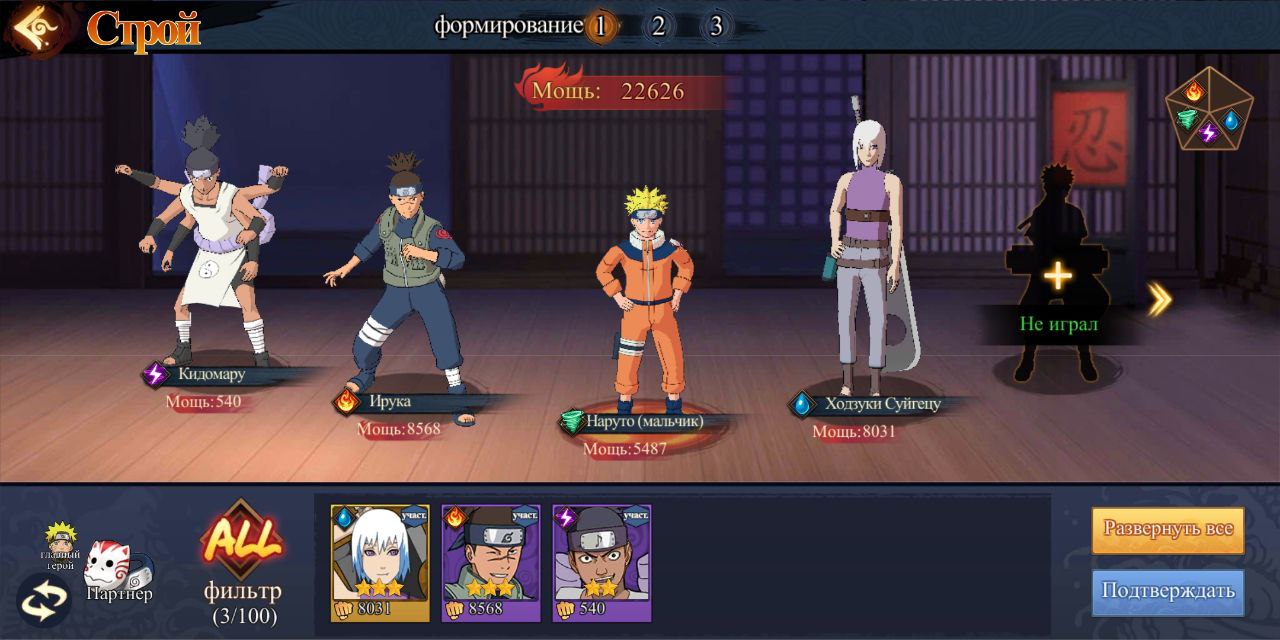Click the Развернуть все button
The height and width of the screenshot is (640, 1280).
click(x=1168, y=529)
